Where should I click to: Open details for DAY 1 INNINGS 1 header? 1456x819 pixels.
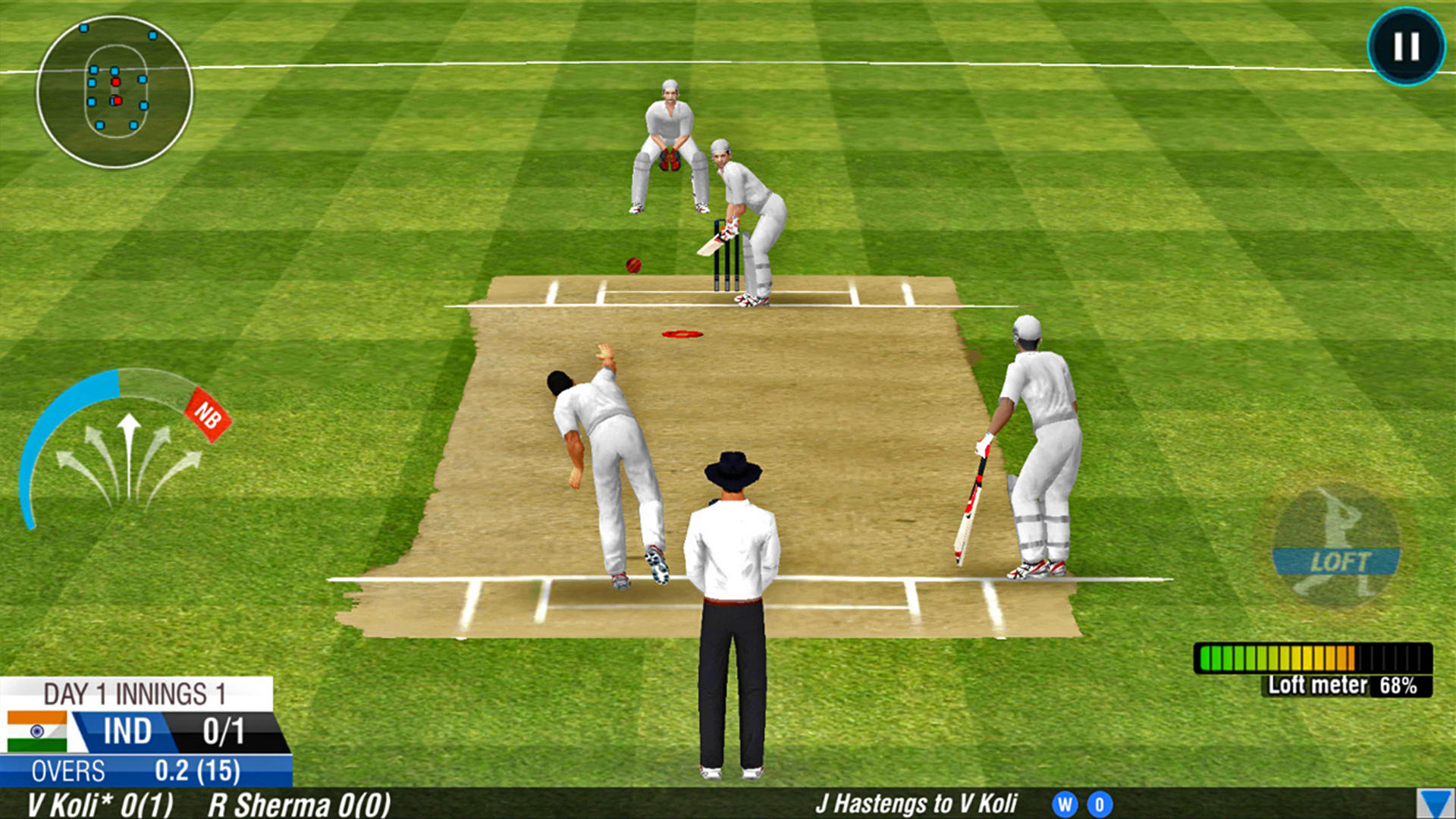133,694
